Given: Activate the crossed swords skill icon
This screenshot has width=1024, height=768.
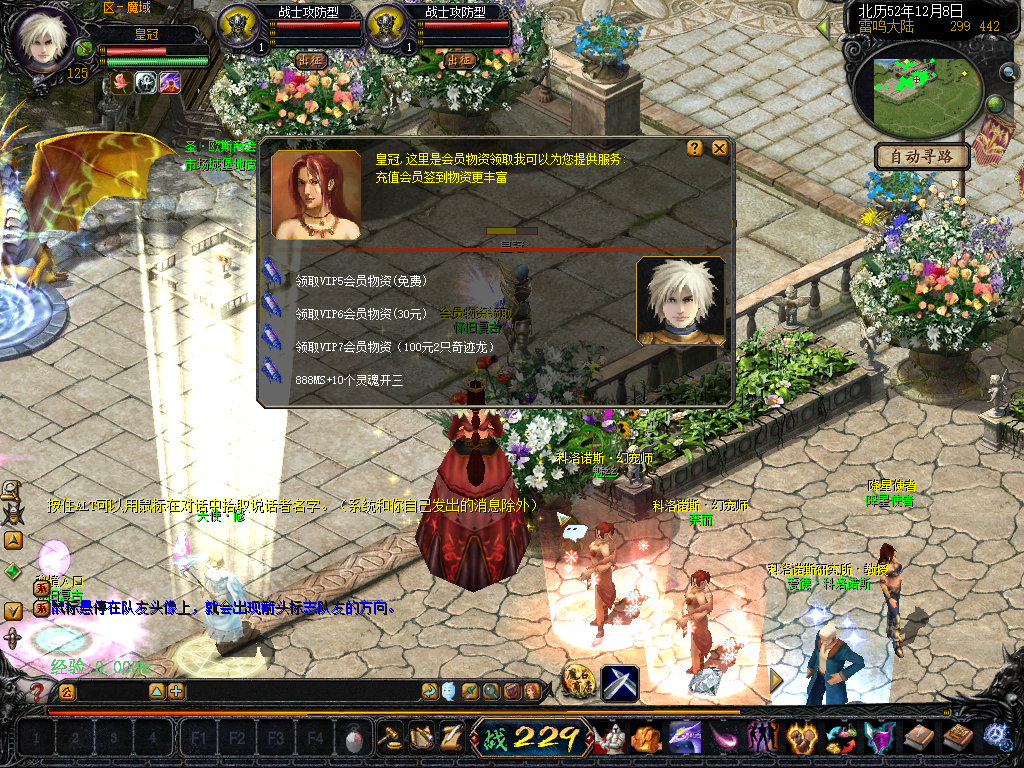Looking at the screenshot, I should tap(620, 684).
